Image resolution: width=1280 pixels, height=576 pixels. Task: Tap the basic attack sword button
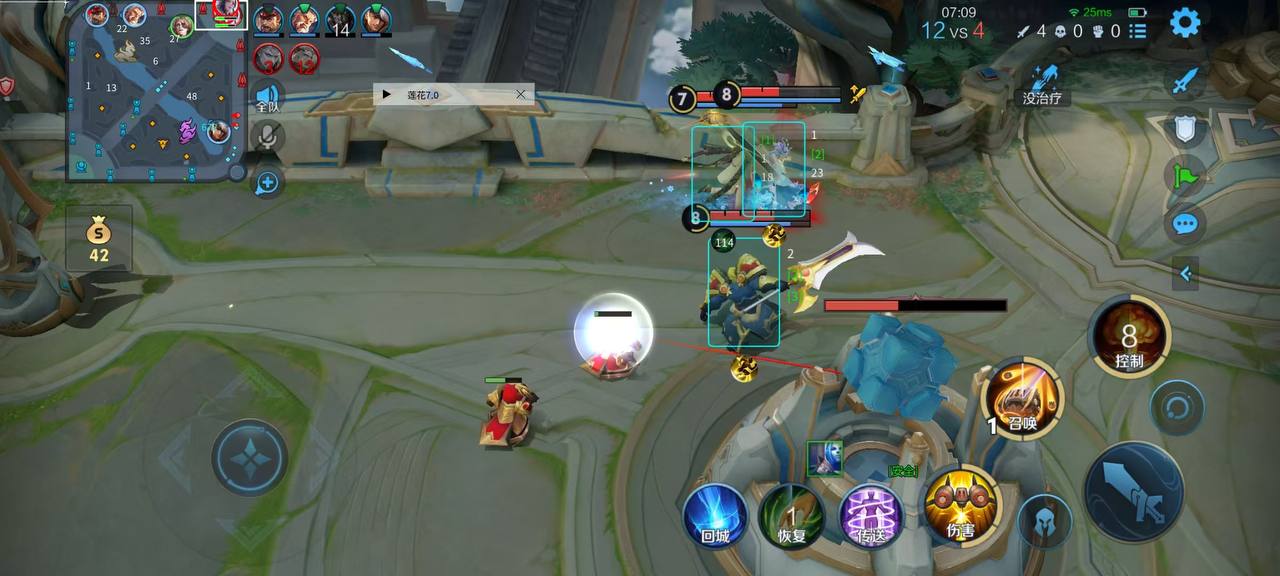tap(1134, 492)
